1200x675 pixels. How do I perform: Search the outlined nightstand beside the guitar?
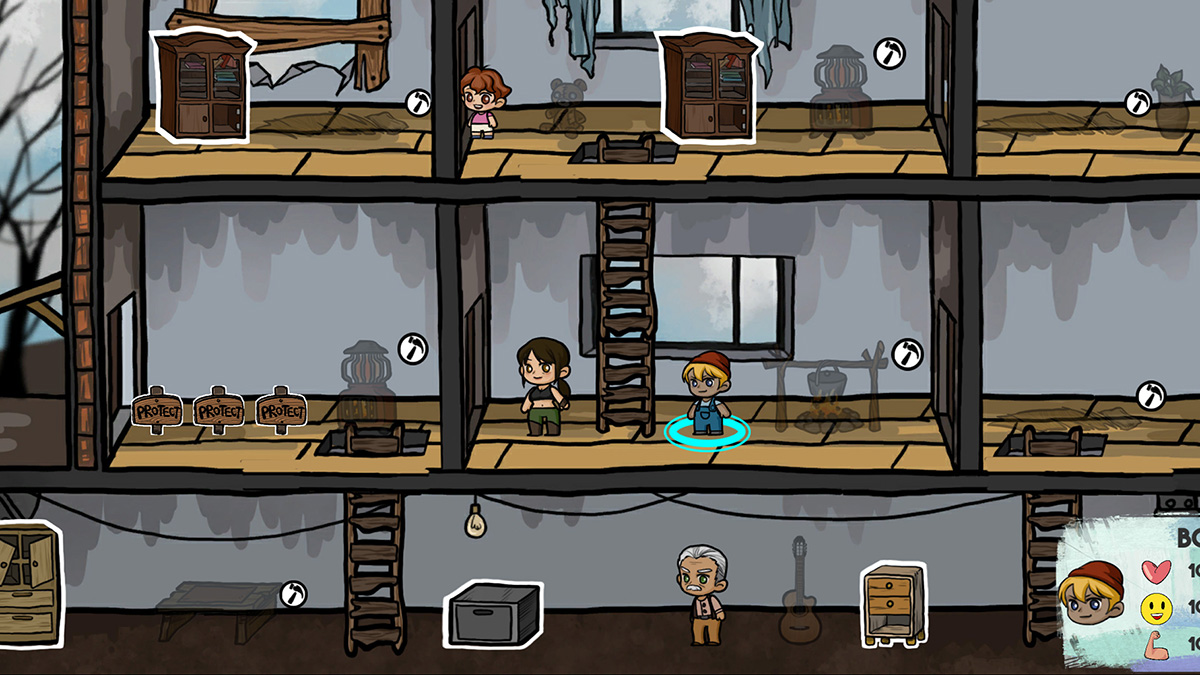click(x=890, y=605)
